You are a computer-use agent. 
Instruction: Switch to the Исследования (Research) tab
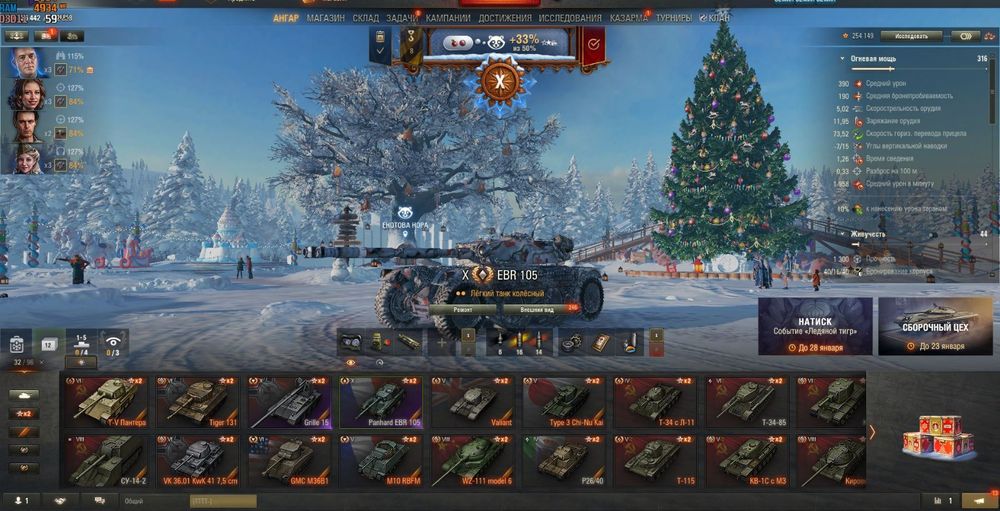(570, 18)
